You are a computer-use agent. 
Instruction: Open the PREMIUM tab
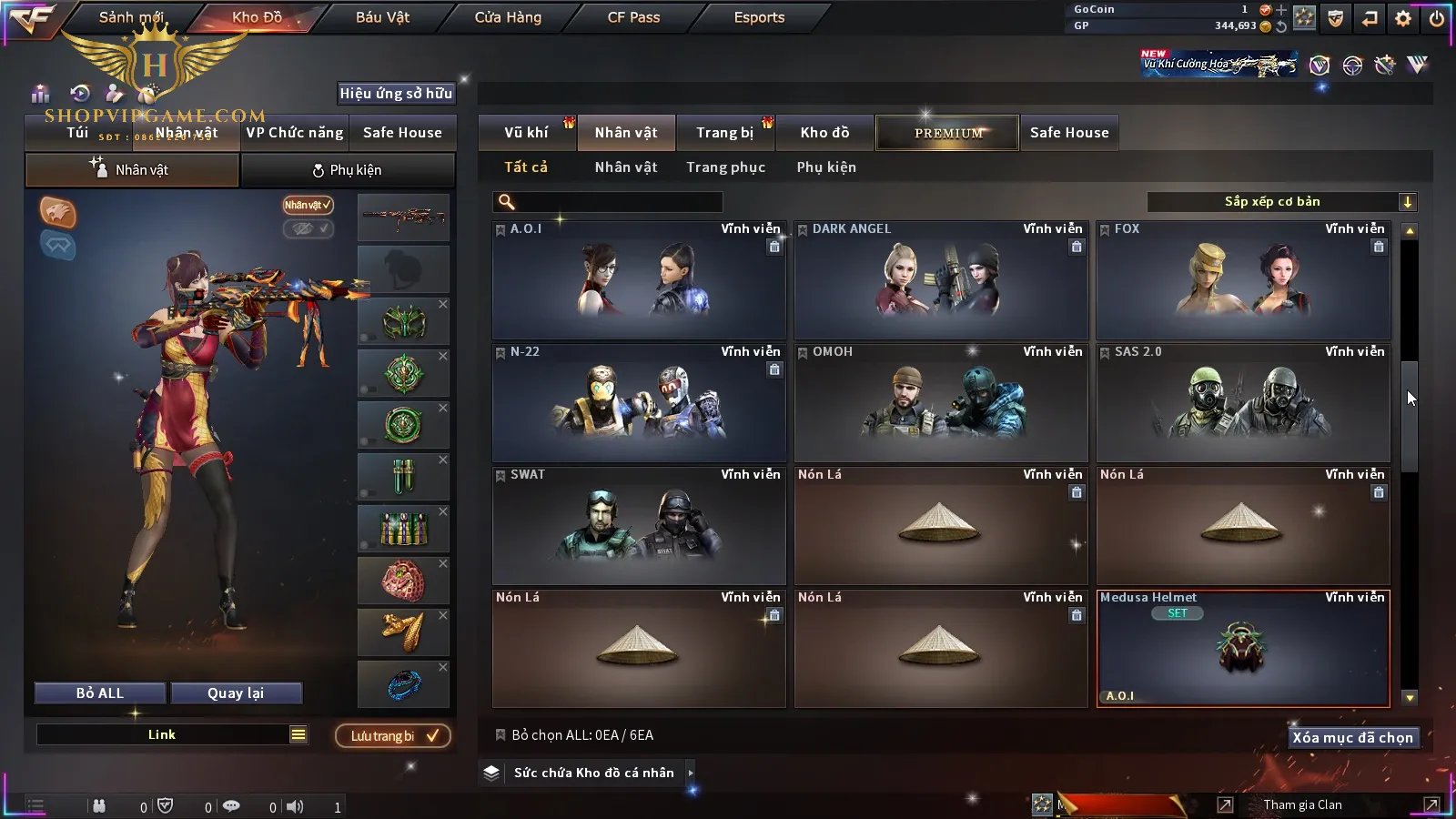tap(947, 133)
